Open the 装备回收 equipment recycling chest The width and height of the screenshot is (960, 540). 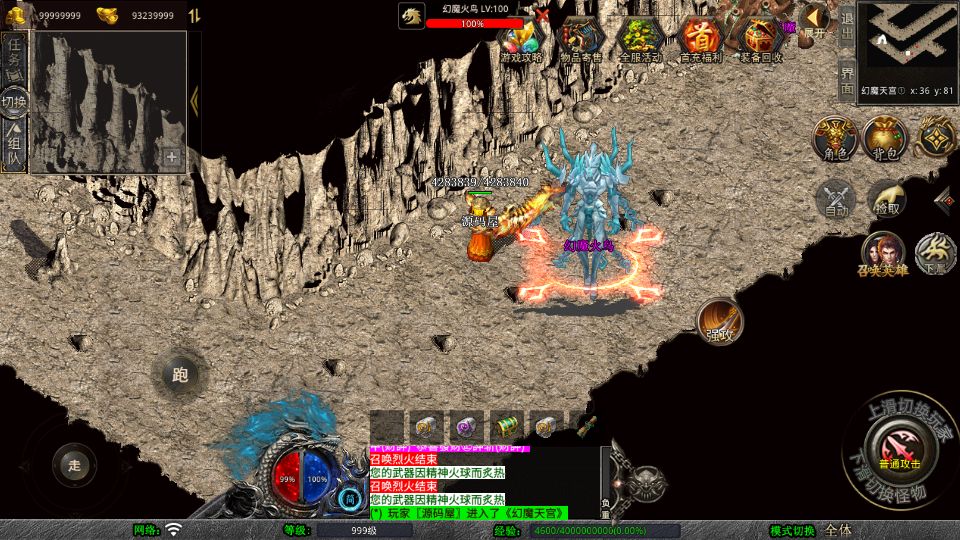(761, 41)
